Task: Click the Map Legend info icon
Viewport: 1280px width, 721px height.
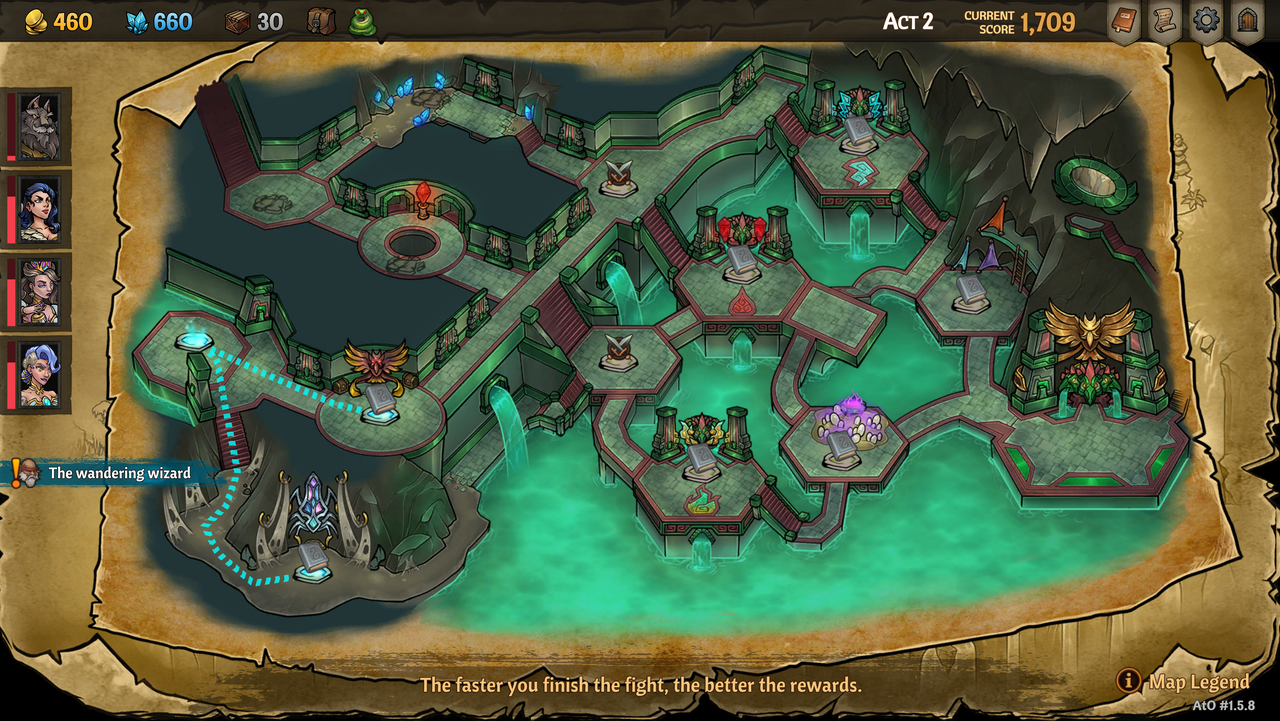Action: coord(1130,683)
